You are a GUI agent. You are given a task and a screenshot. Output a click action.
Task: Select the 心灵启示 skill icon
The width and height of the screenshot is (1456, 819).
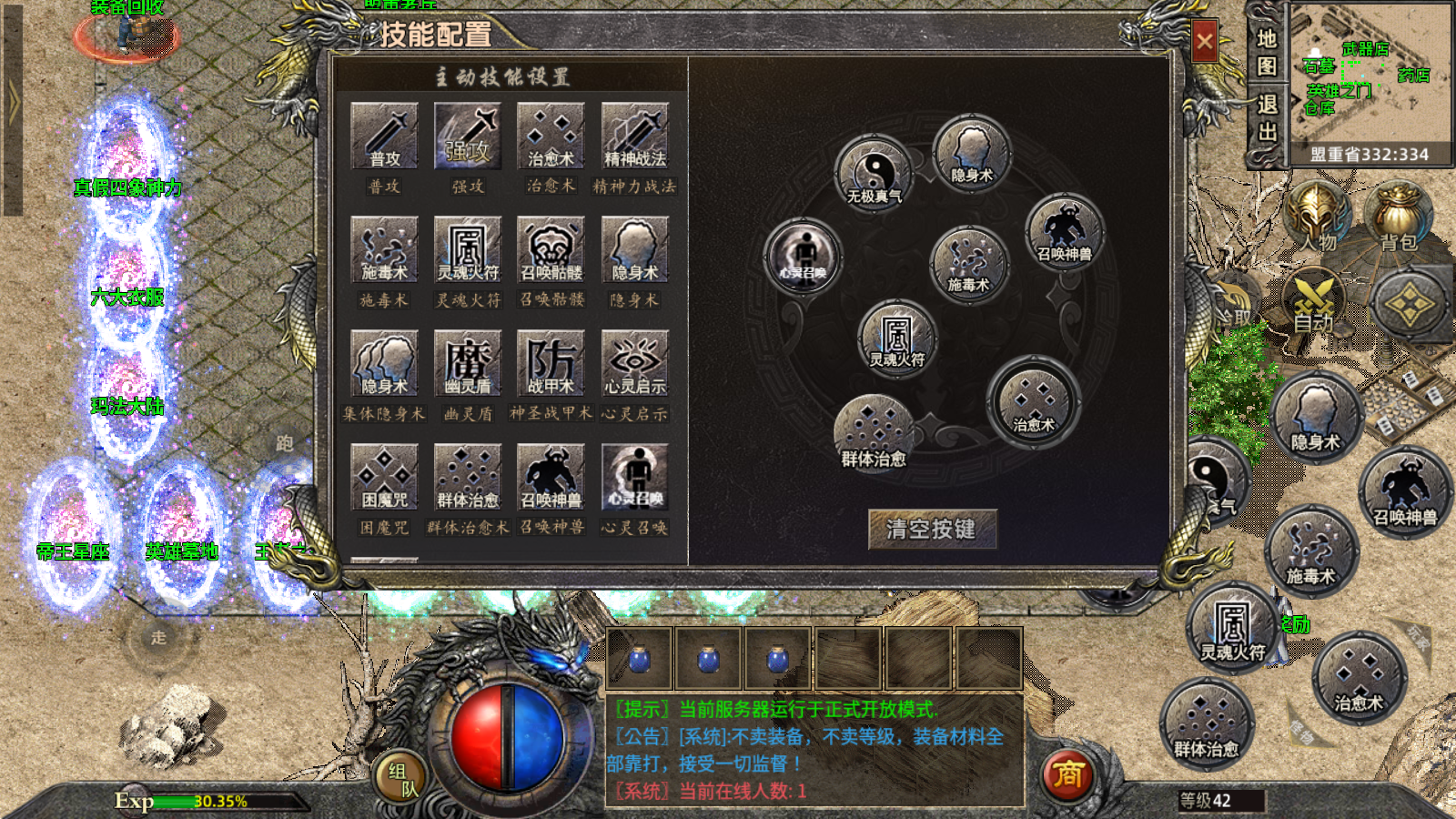(x=635, y=363)
